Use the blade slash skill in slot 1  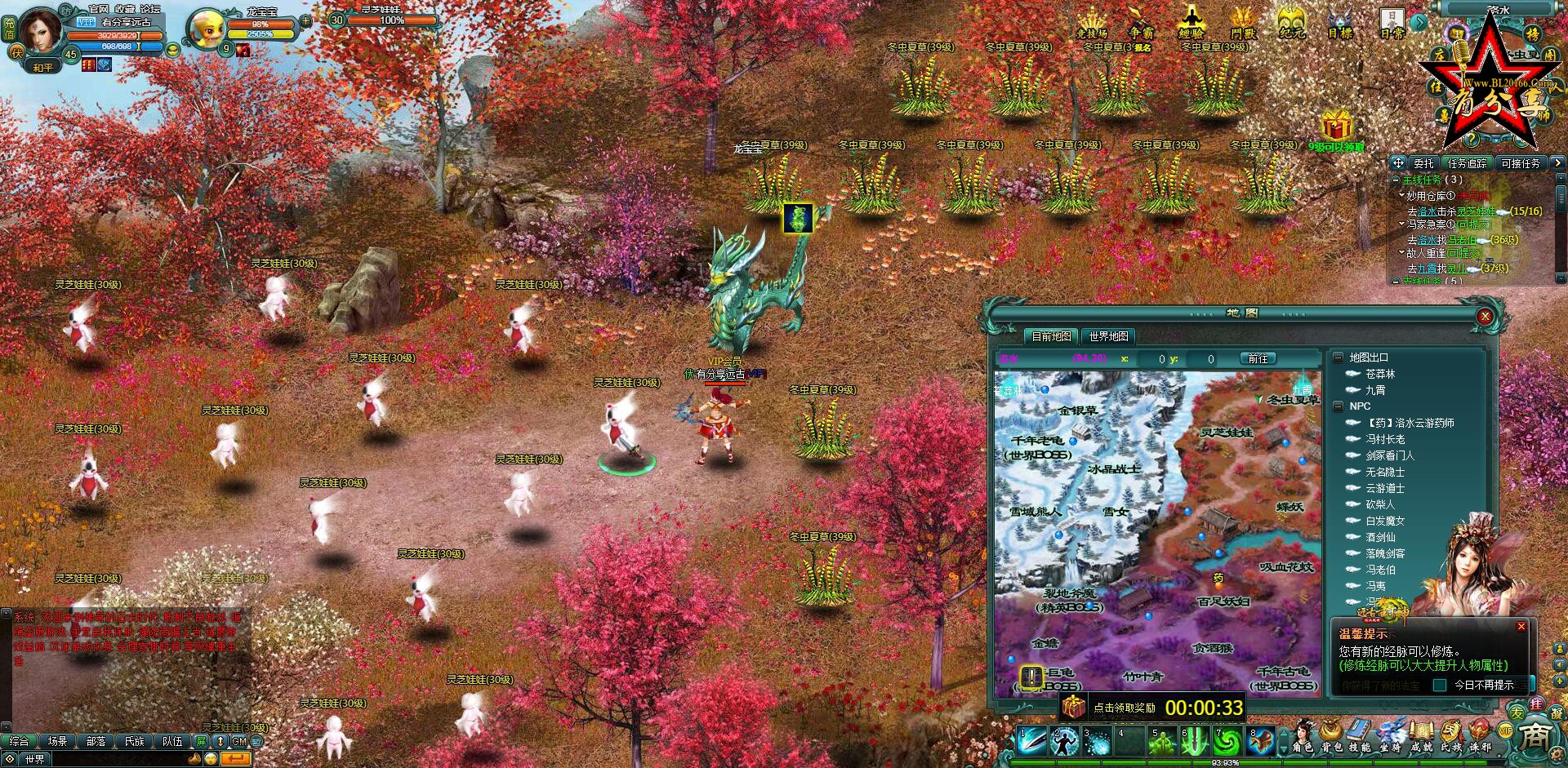[x=1031, y=741]
